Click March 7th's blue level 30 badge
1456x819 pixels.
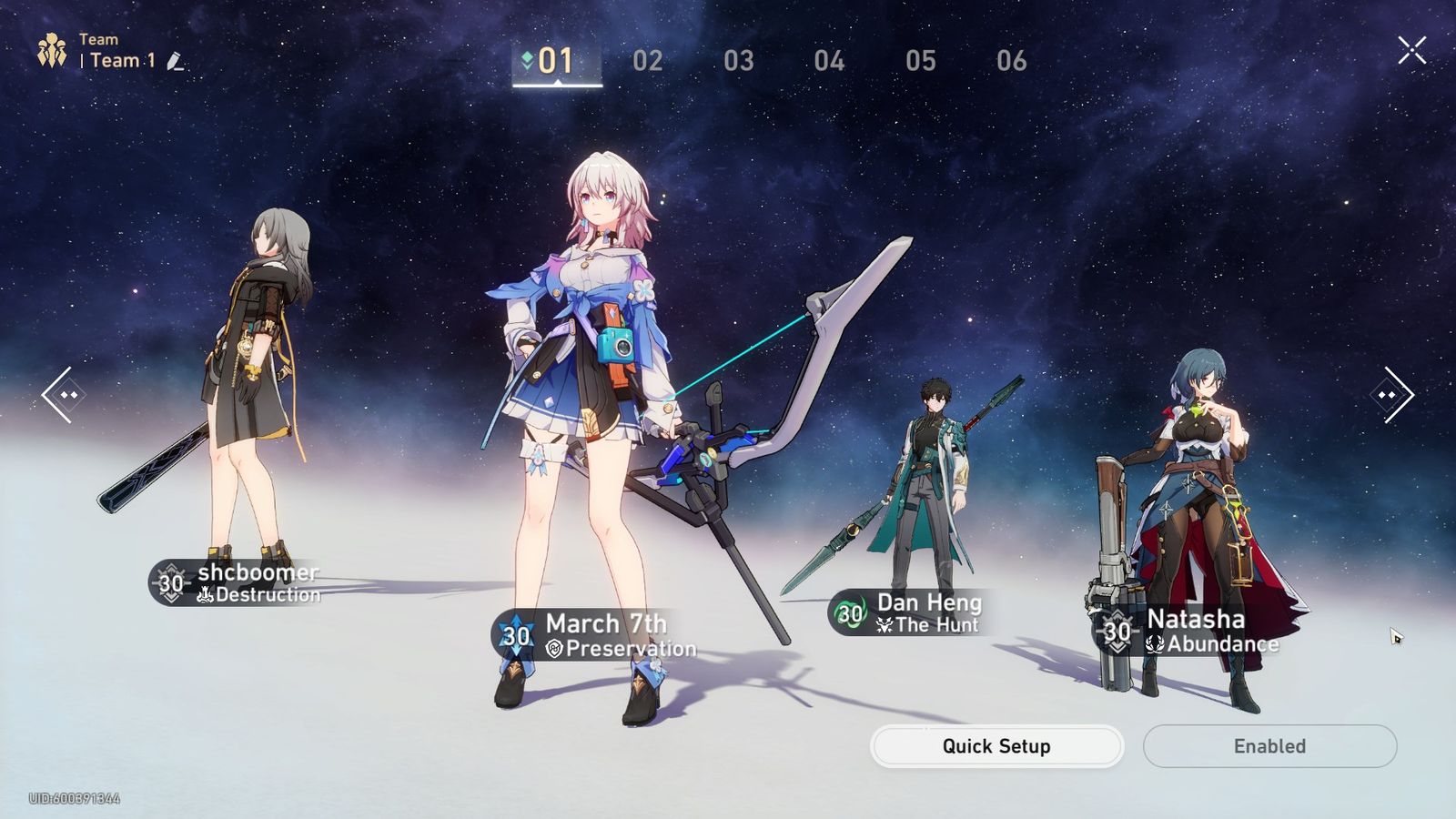pyautogui.click(x=514, y=635)
